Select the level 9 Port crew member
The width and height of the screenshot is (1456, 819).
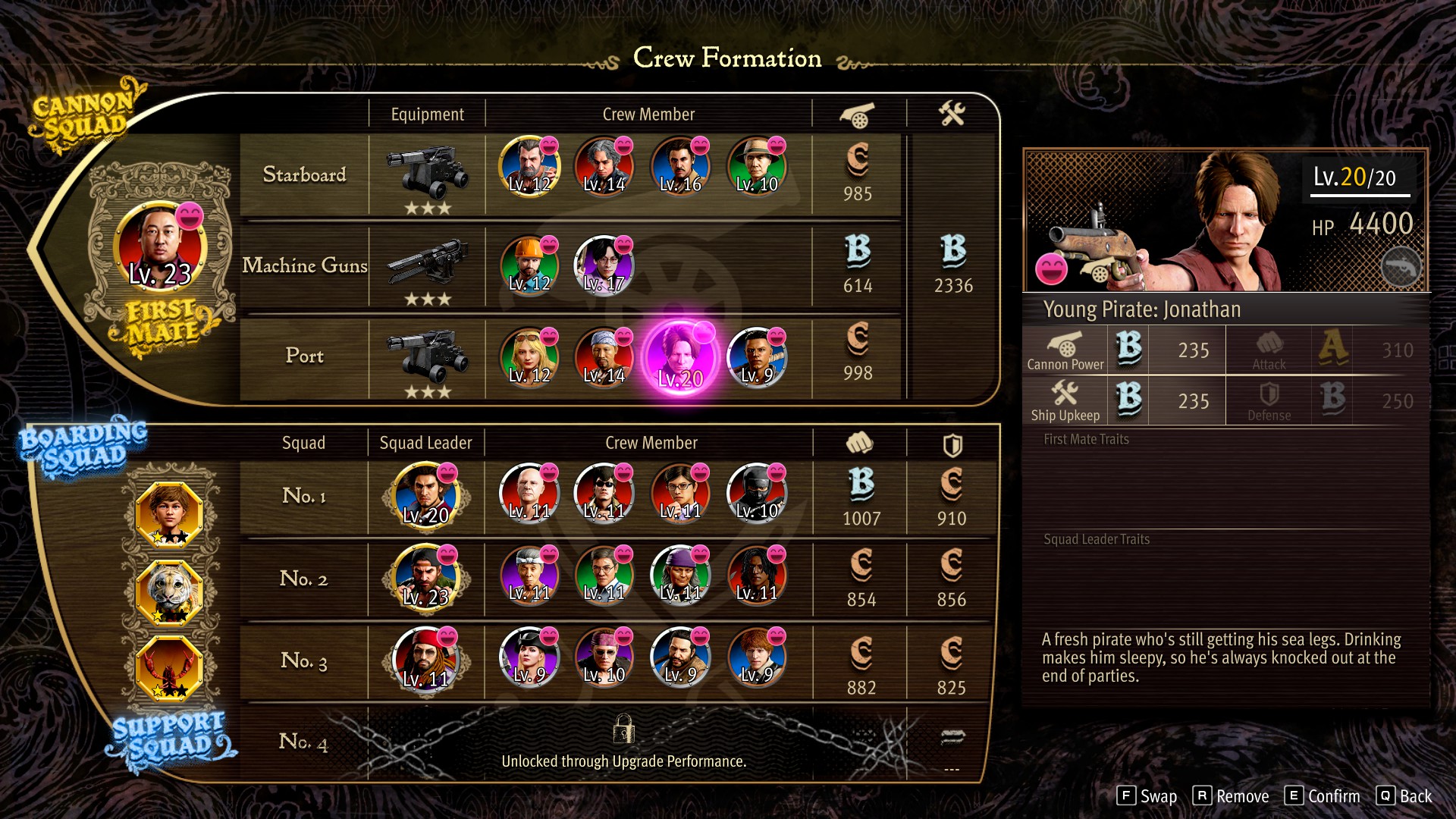[756, 356]
